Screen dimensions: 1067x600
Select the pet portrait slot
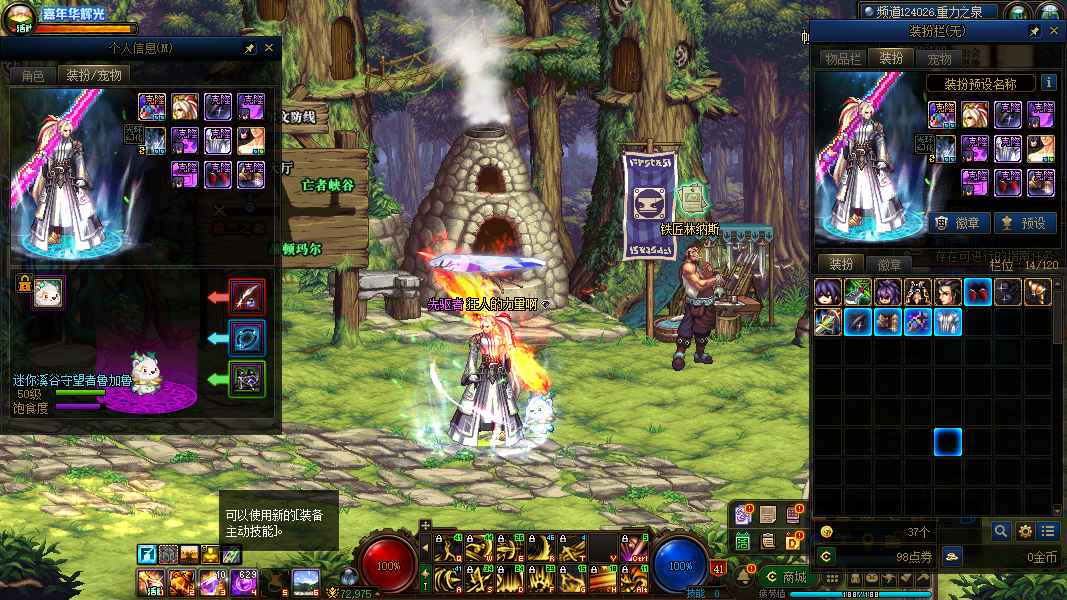[x=46, y=292]
